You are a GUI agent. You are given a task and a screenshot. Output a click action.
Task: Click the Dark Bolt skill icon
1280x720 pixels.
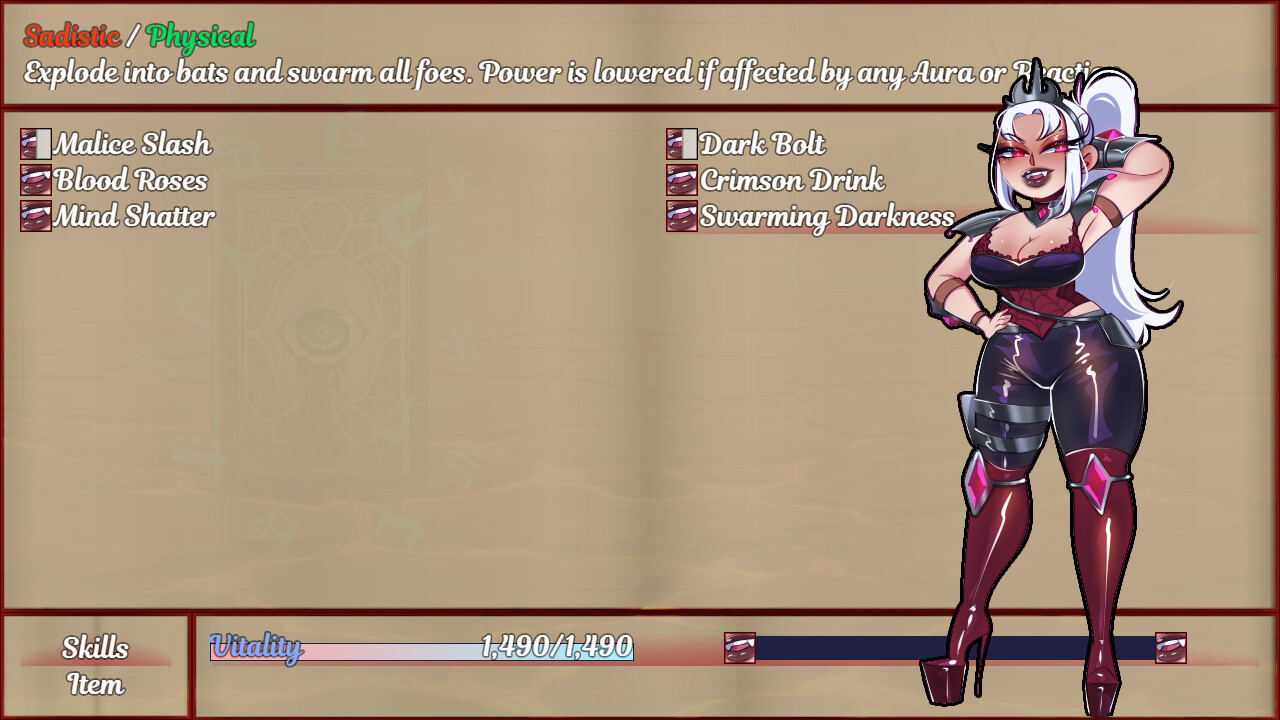(x=681, y=145)
